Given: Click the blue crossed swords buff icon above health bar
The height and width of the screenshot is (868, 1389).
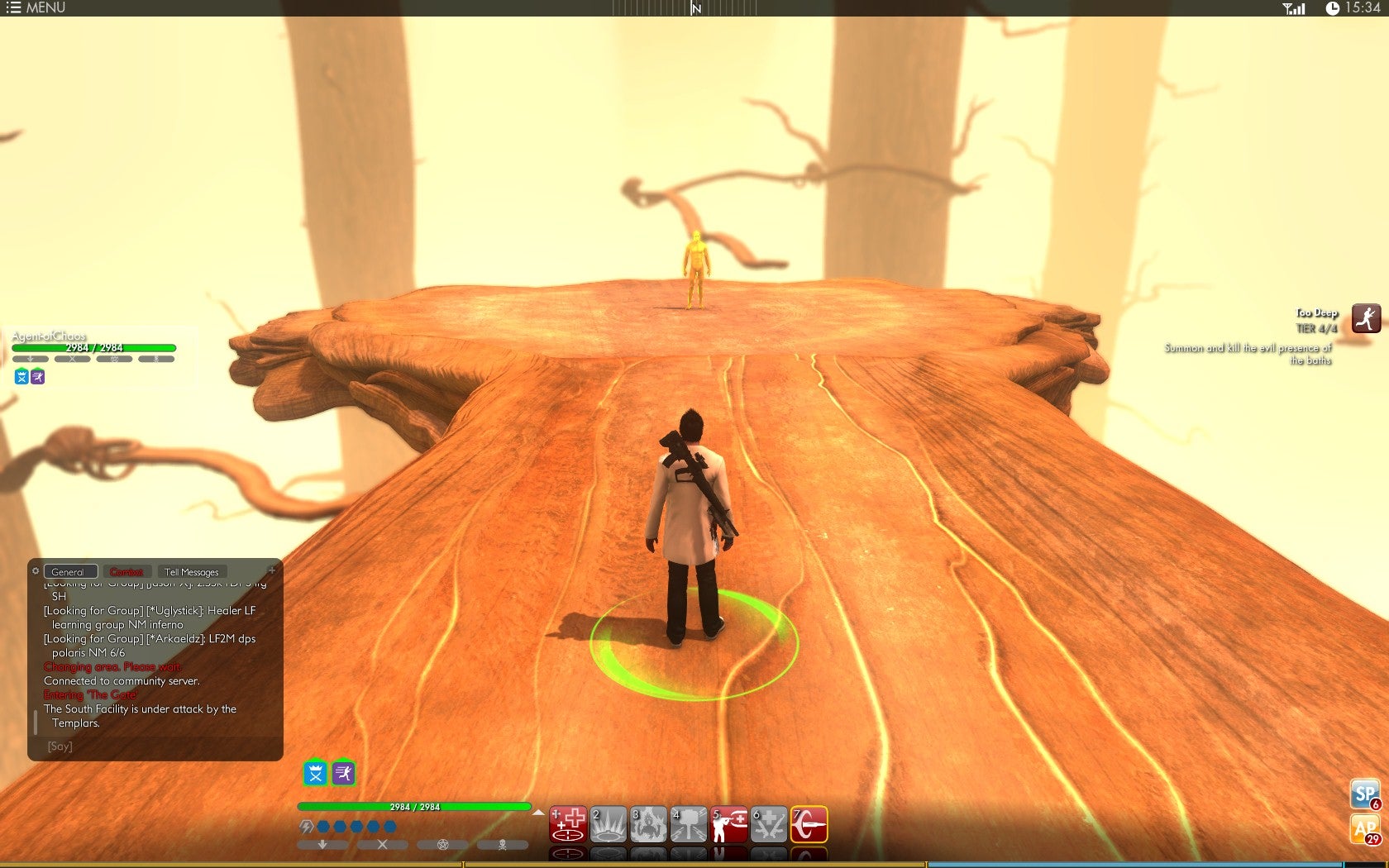Looking at the screenshot, I should coord(316,773).
